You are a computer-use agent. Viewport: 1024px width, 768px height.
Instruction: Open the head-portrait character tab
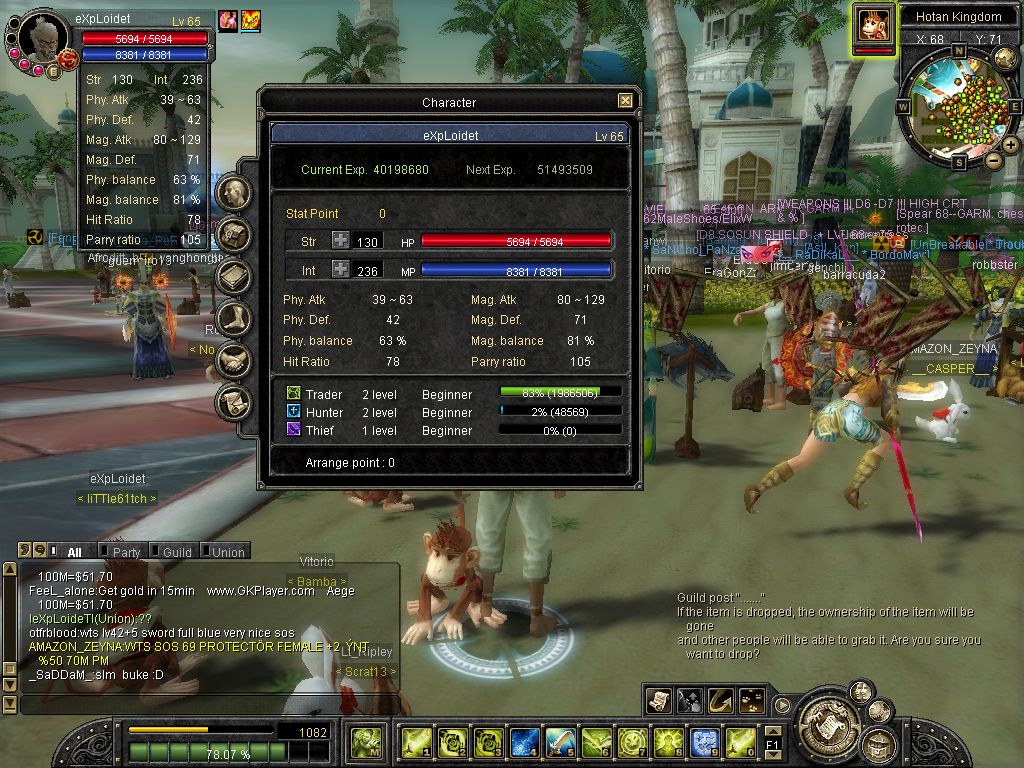(x=233, y=193)
